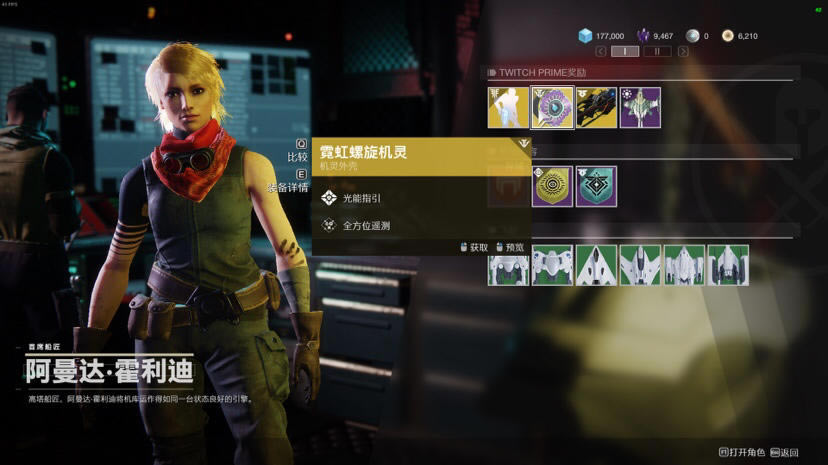
Task: Go to next page with right arrow
Action: 683,50
